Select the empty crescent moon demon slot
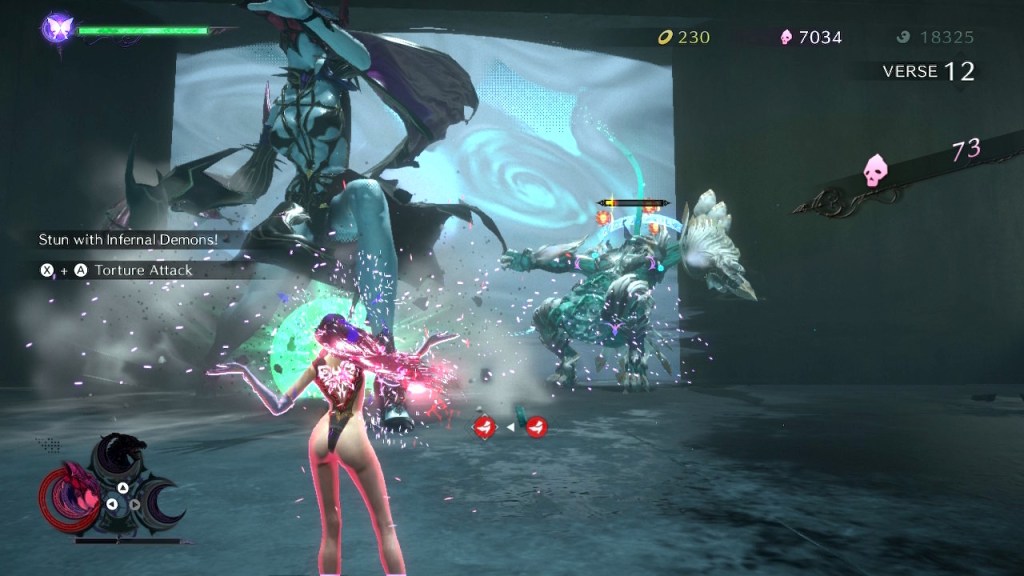This screenshot has width=1024, height=576. click(x=159, y=504)
